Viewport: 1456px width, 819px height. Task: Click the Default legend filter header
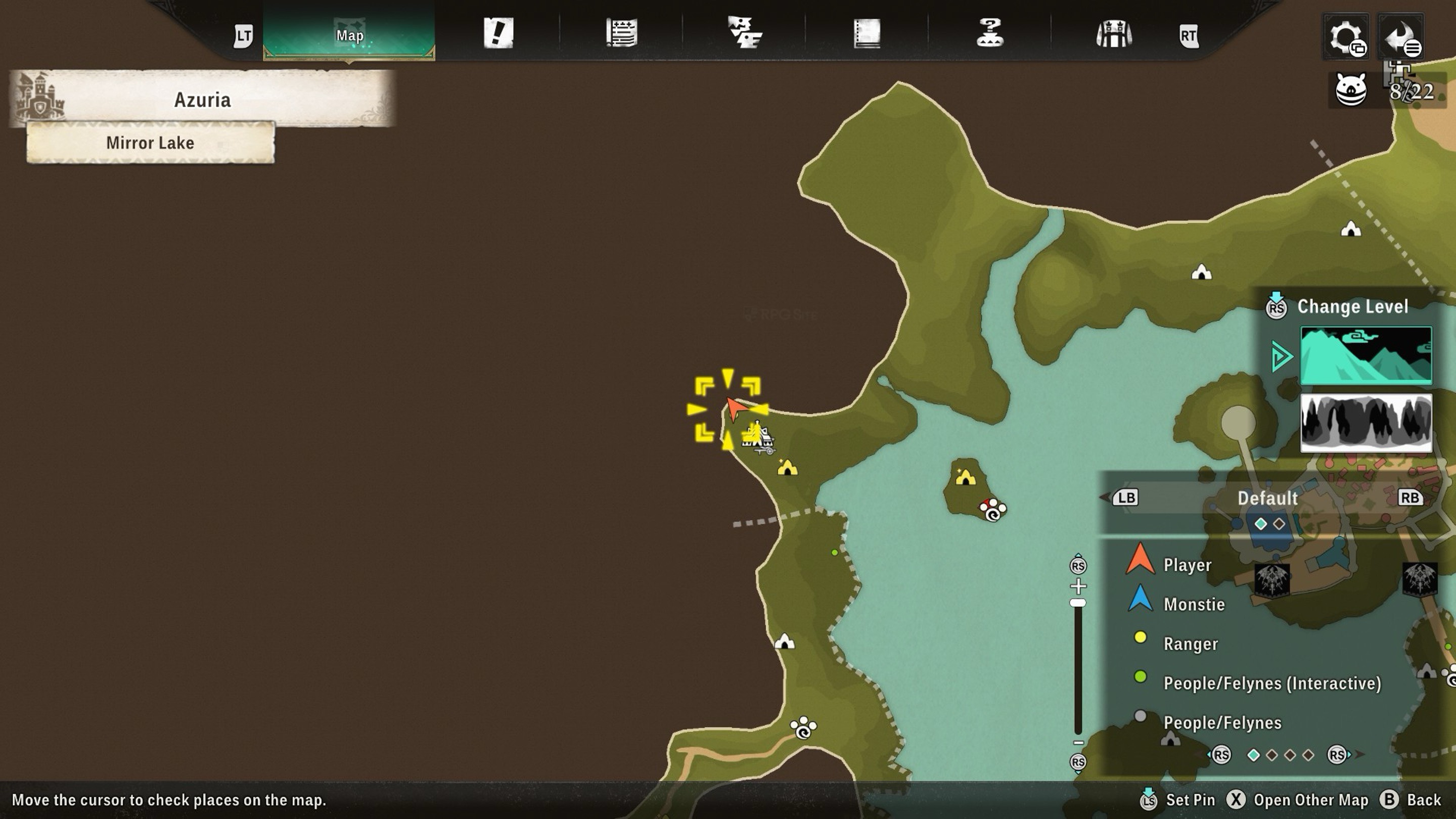click(1267, 498)
